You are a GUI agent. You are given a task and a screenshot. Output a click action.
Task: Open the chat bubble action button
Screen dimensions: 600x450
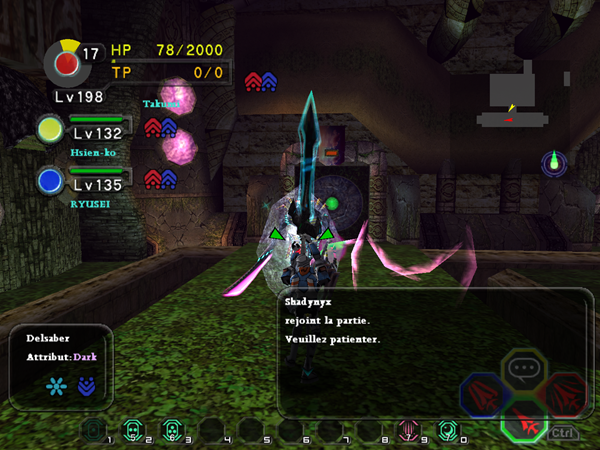point(522,368)
